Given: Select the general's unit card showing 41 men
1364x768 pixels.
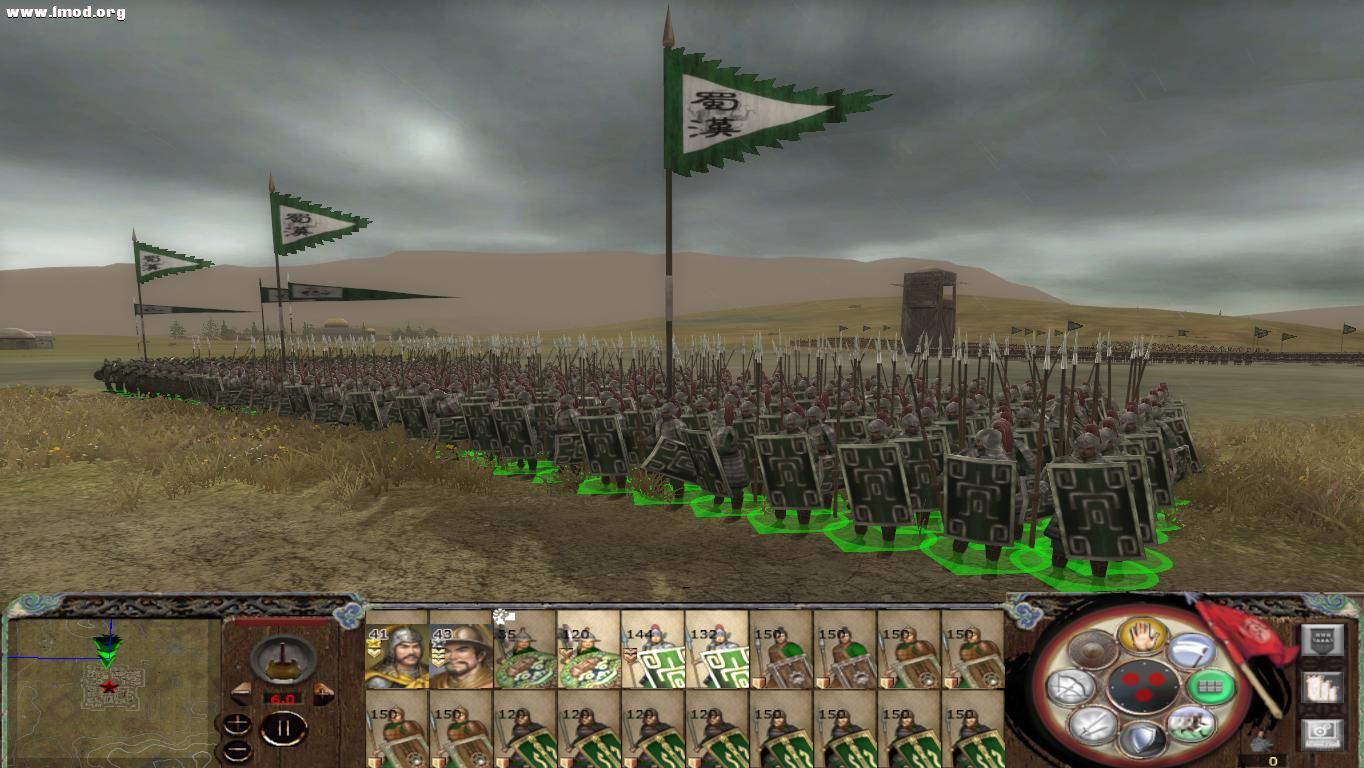Looking at the screenshot, I should tap(399, 655).
